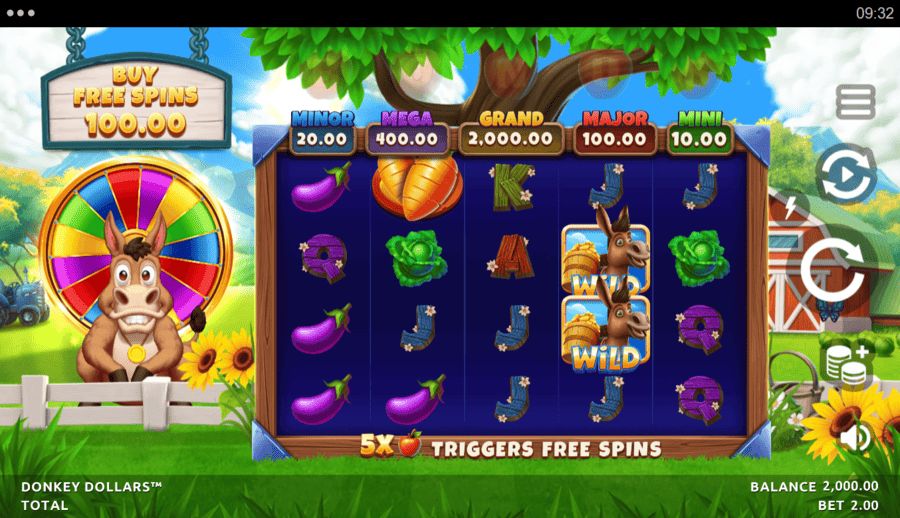Open the hamburger menu
Viewport: 900px width, 518px height.
855,102
